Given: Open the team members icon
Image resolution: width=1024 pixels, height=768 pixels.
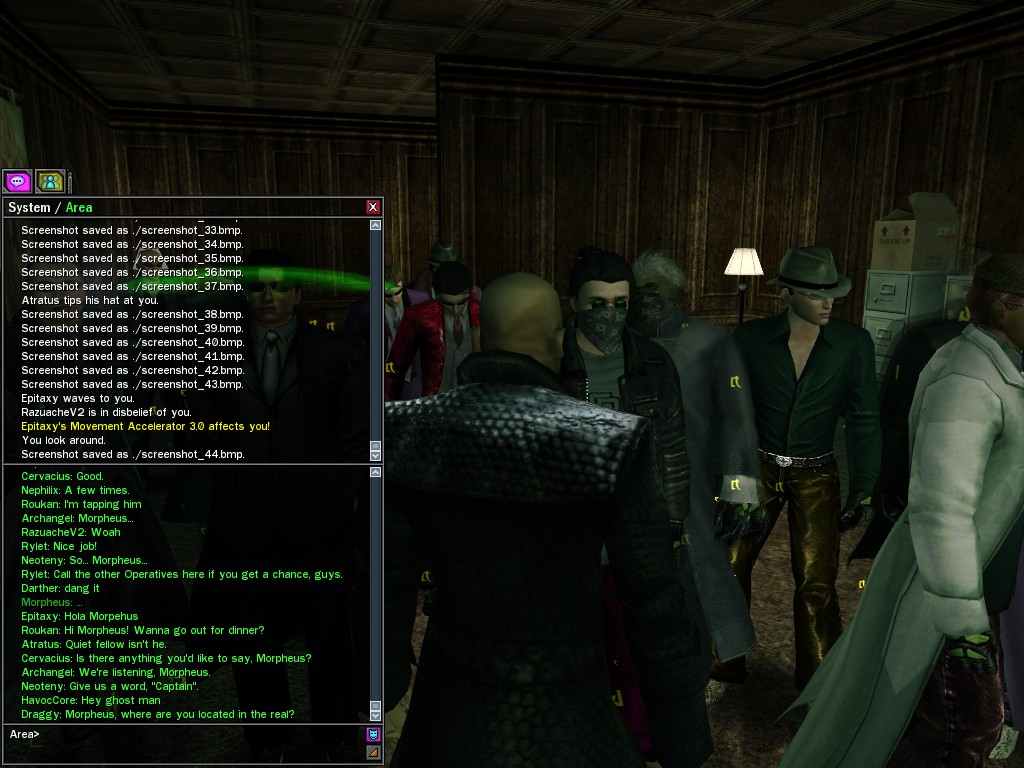Looking at the screenshot, I should (49, 181).
